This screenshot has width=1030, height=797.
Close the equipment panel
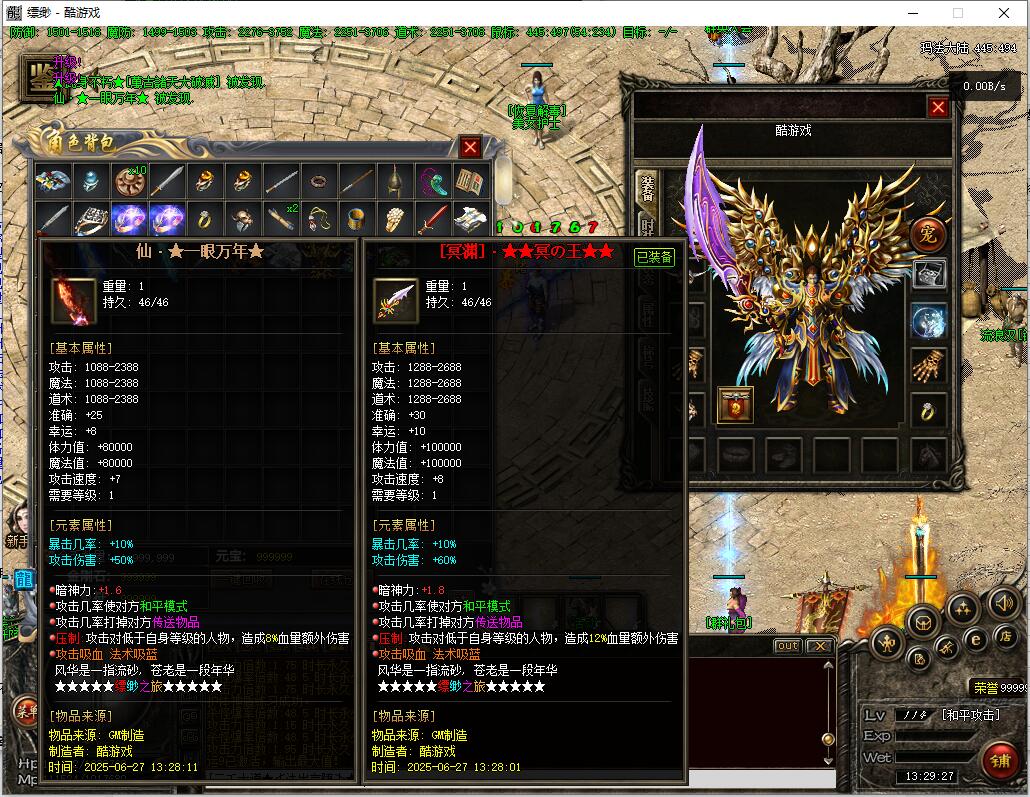[938, 107]
